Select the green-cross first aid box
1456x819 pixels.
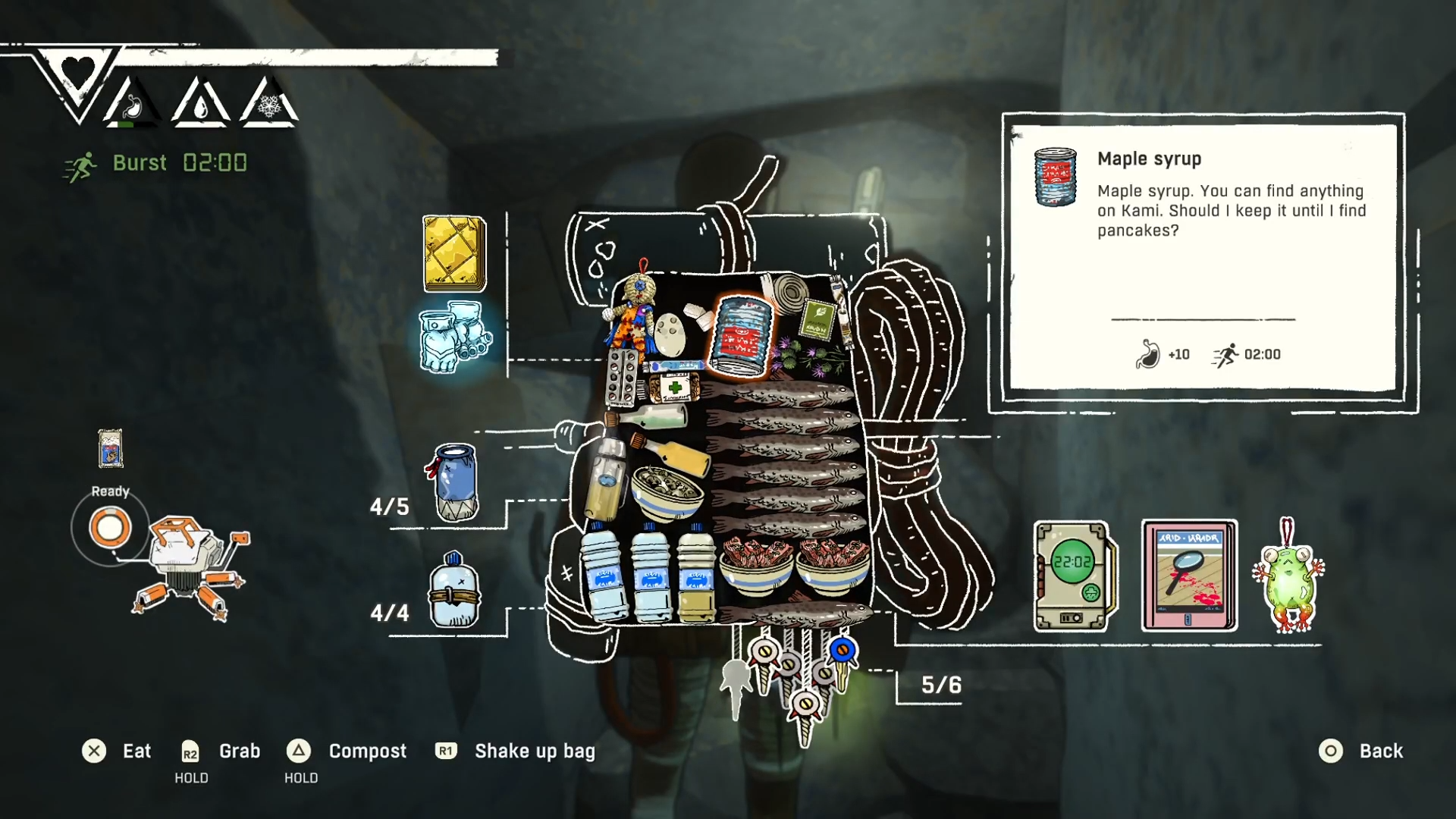675,388
